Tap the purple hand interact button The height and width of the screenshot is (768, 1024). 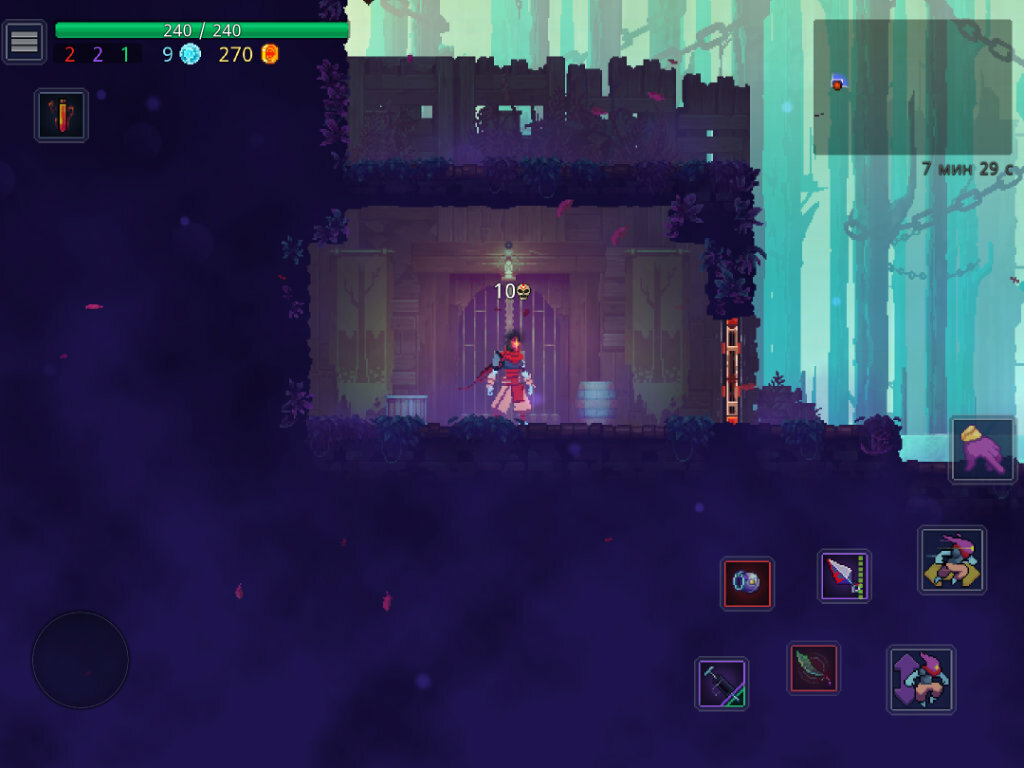point(982,450)
